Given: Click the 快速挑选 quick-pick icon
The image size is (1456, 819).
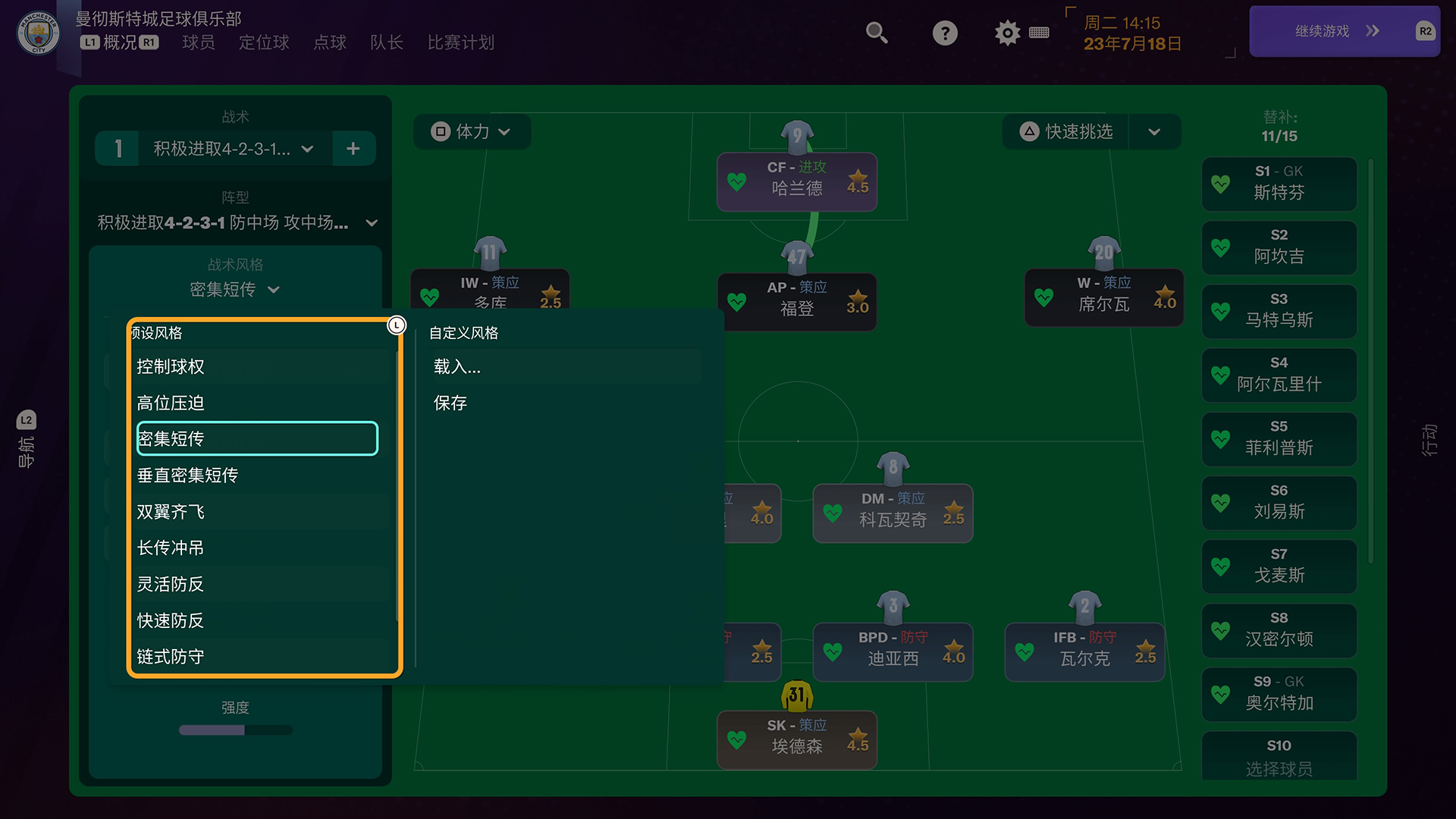Looking at the screenshot, I should [x=1029, y=131].
